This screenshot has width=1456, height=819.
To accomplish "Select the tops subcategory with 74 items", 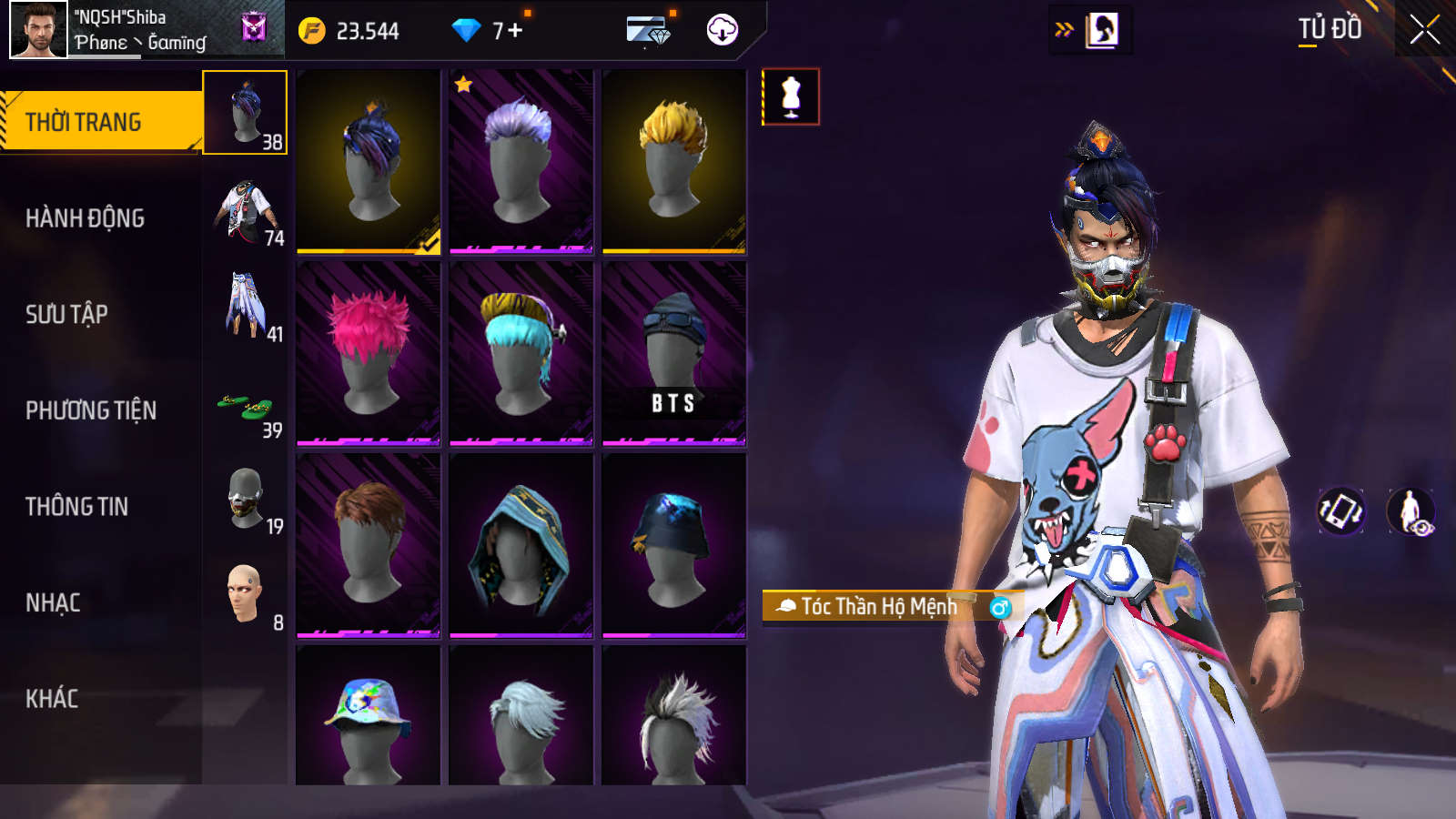I will pos(246,213).
